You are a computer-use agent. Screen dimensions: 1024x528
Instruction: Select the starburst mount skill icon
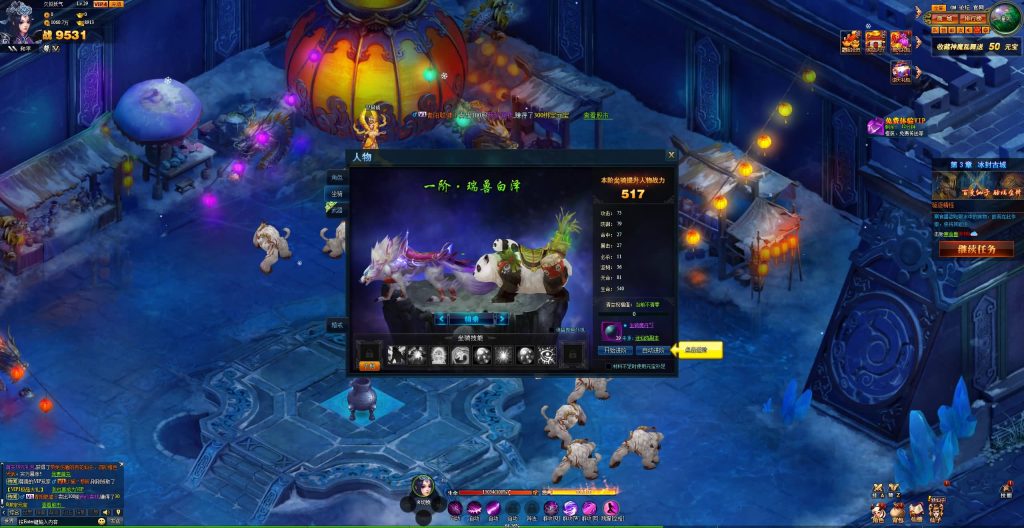(x=504, y=354)
